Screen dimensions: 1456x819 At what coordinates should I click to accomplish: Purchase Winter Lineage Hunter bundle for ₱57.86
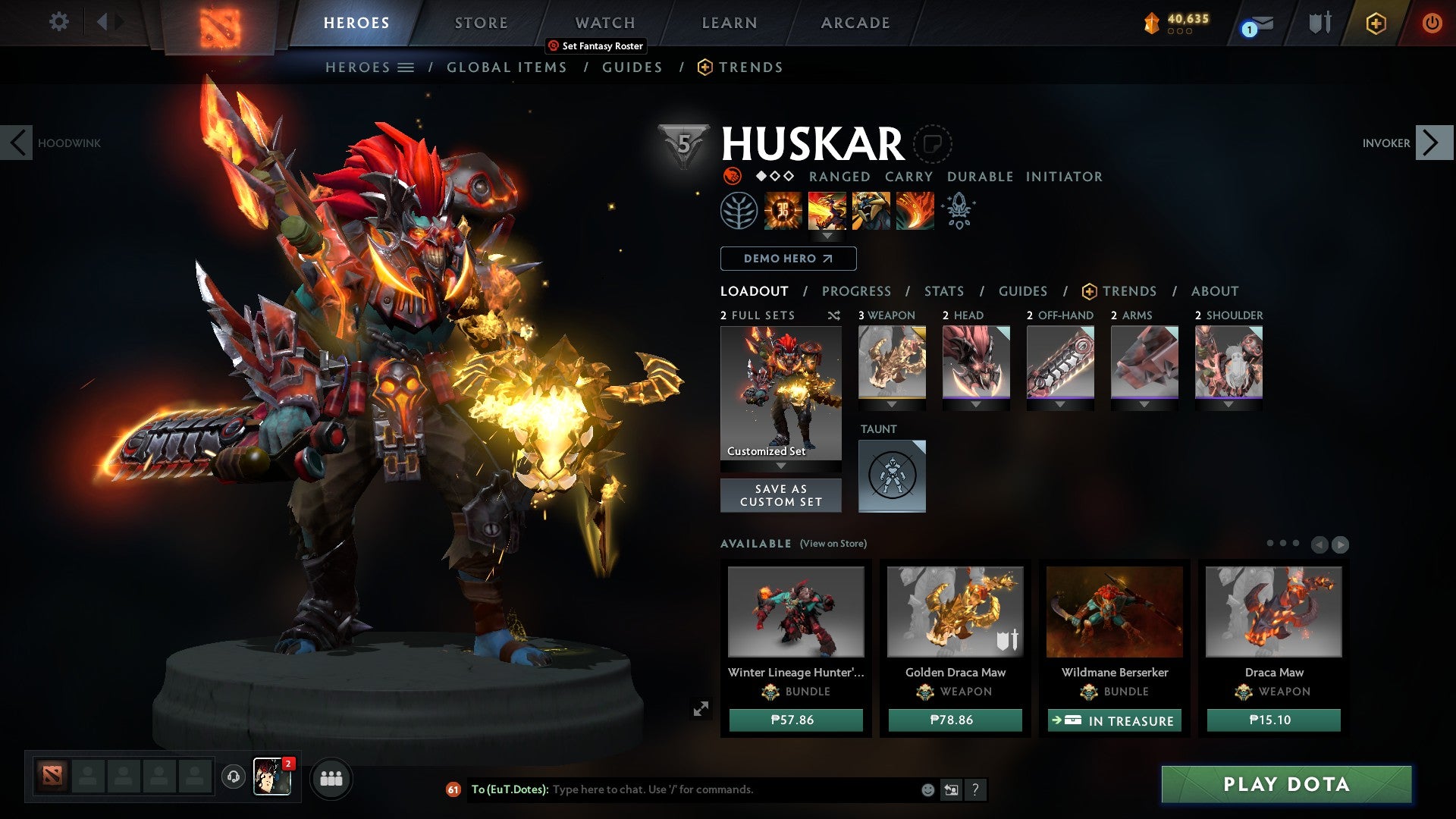(795, 720)
